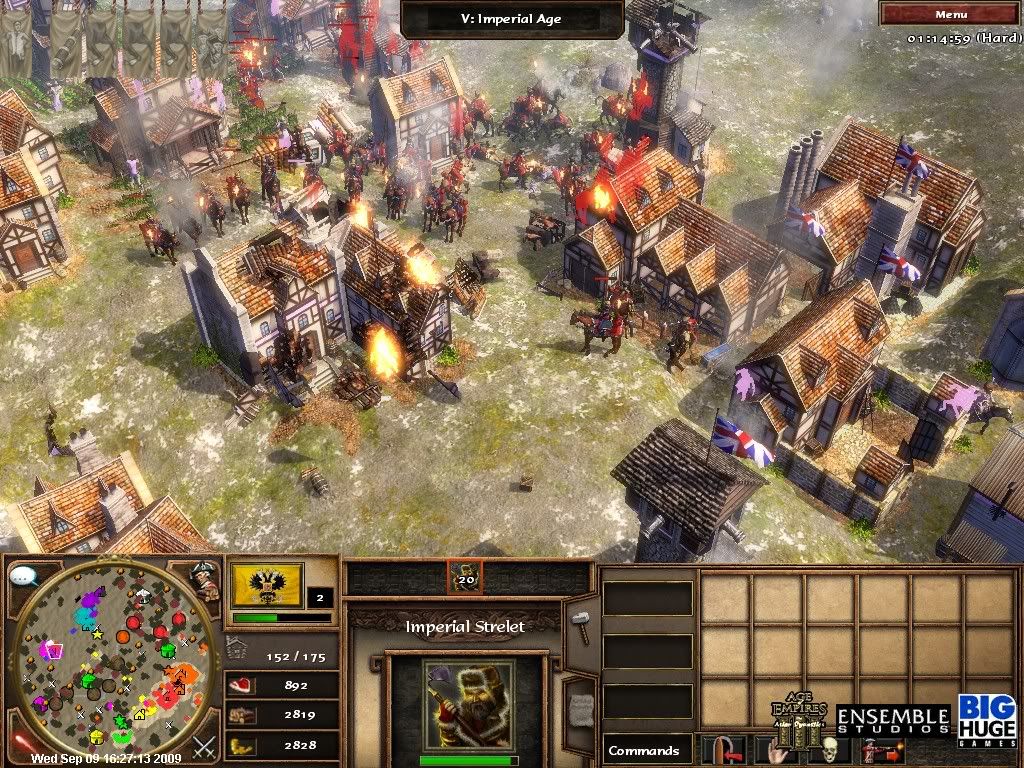The image size is (1024, 768).
Task: Delete the unit with the skull icon
Action: click(x=828, y=750)
